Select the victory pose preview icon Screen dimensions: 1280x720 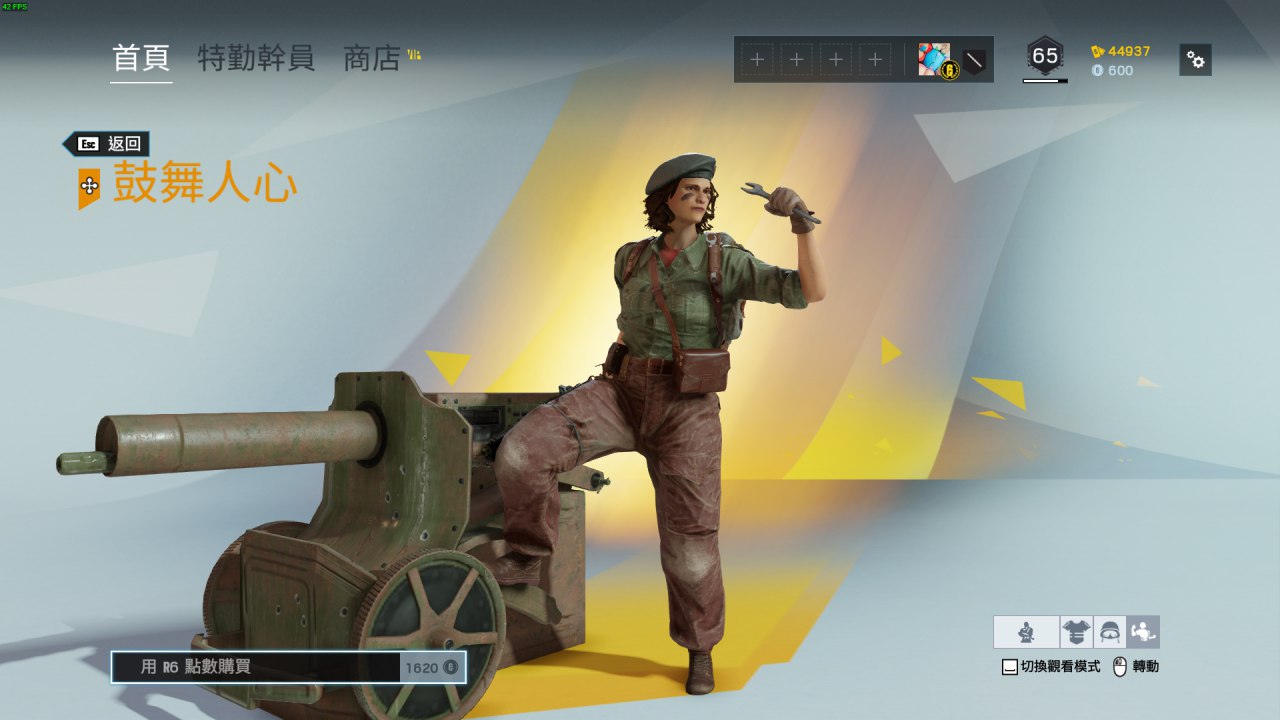click(x=1143, y=632)
